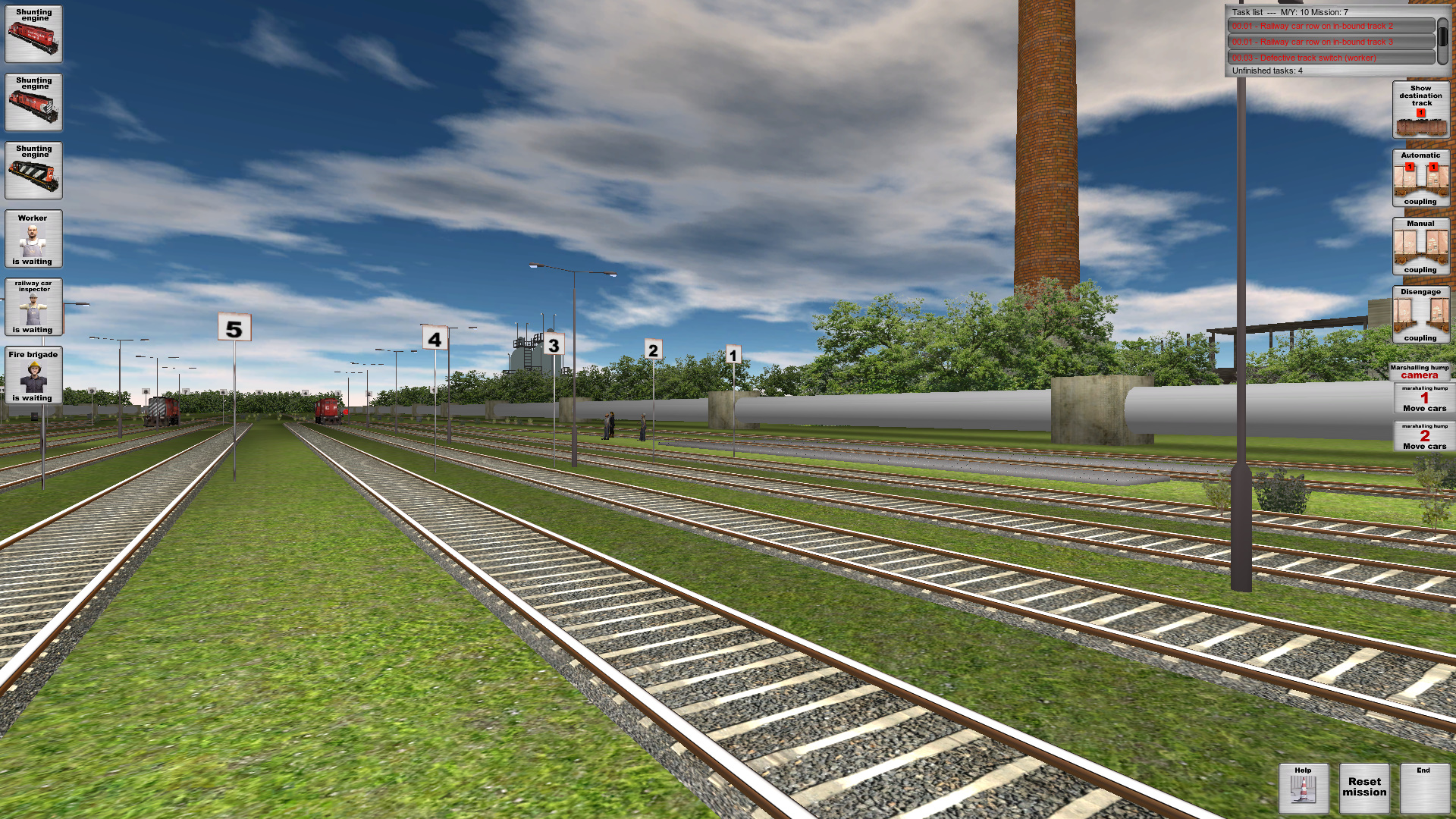This screenshot has height=819, width=1456.
Task: Select the second red Shunting engine
Action: 33,102
